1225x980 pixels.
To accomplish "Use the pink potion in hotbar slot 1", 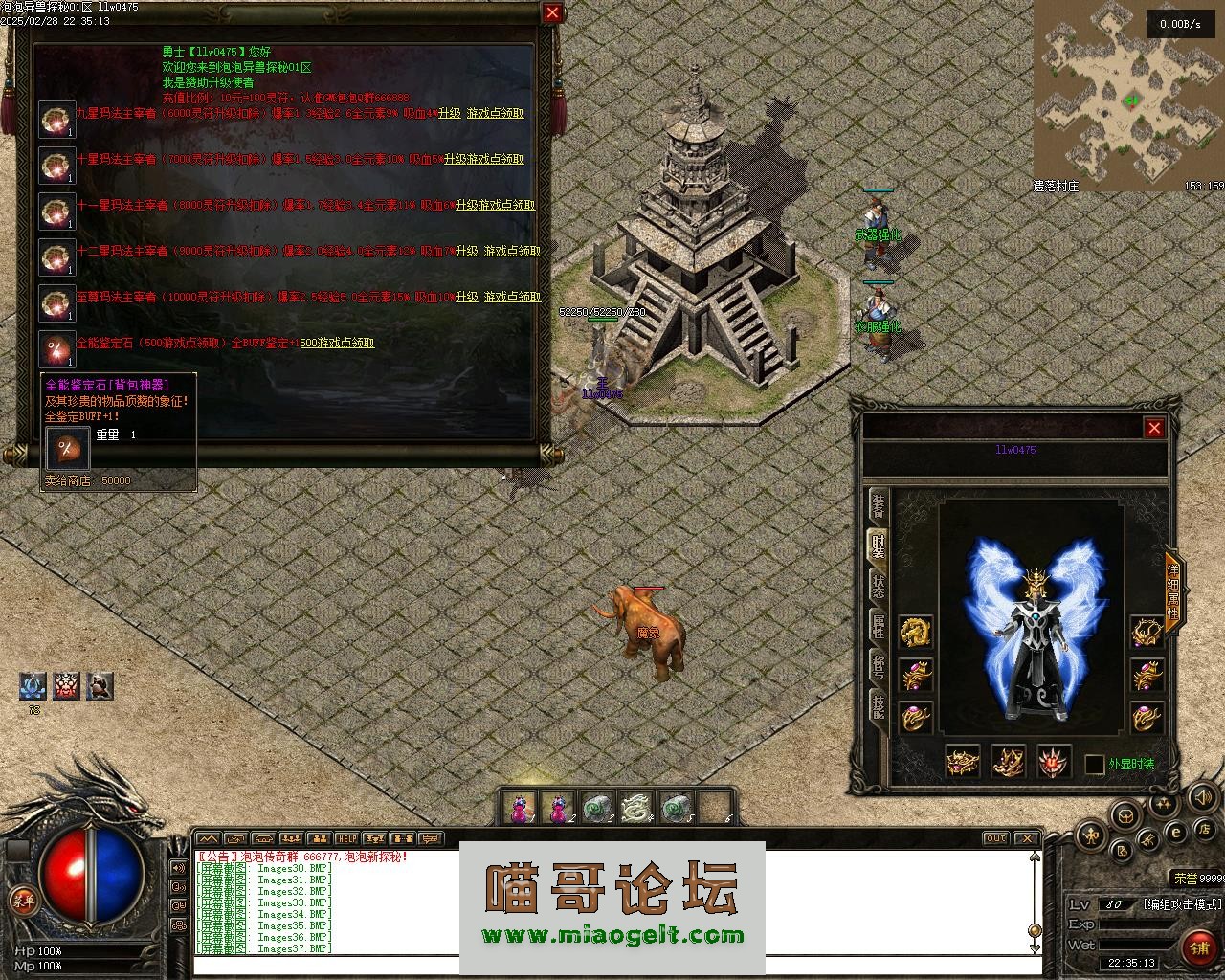I will point(520,808).
